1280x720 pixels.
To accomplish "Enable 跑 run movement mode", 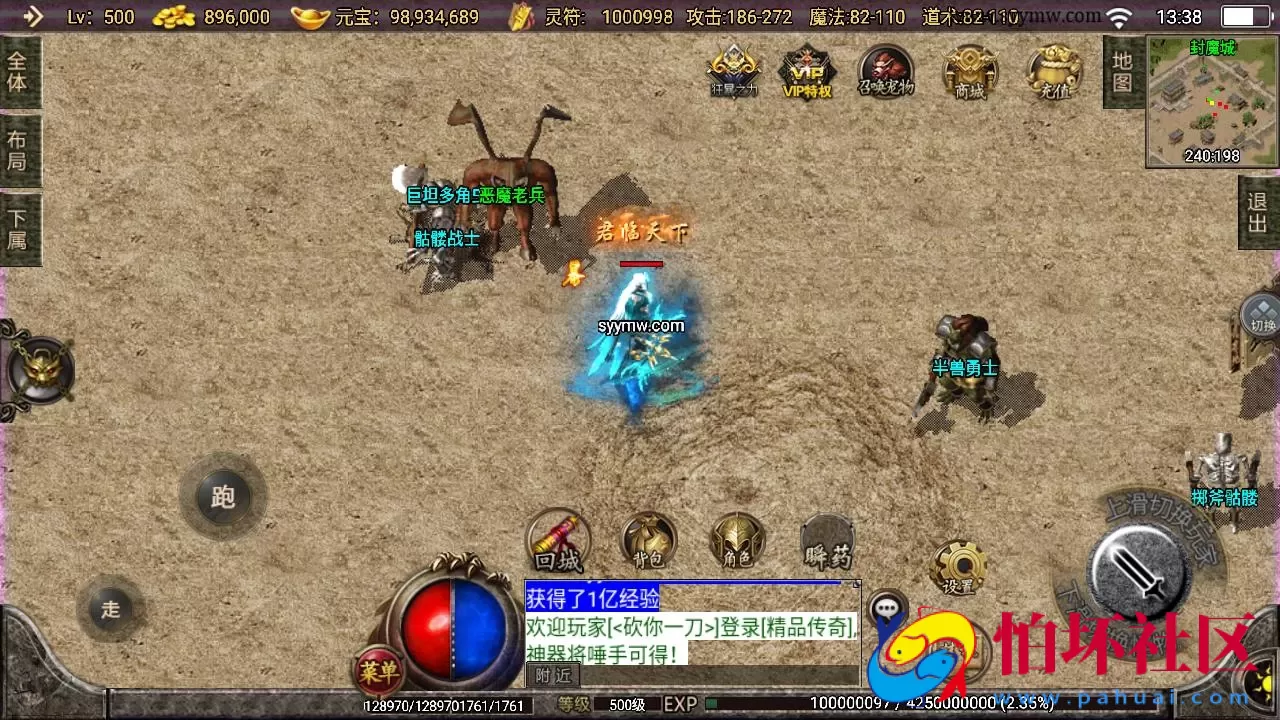I will click(x=223, y=497).
